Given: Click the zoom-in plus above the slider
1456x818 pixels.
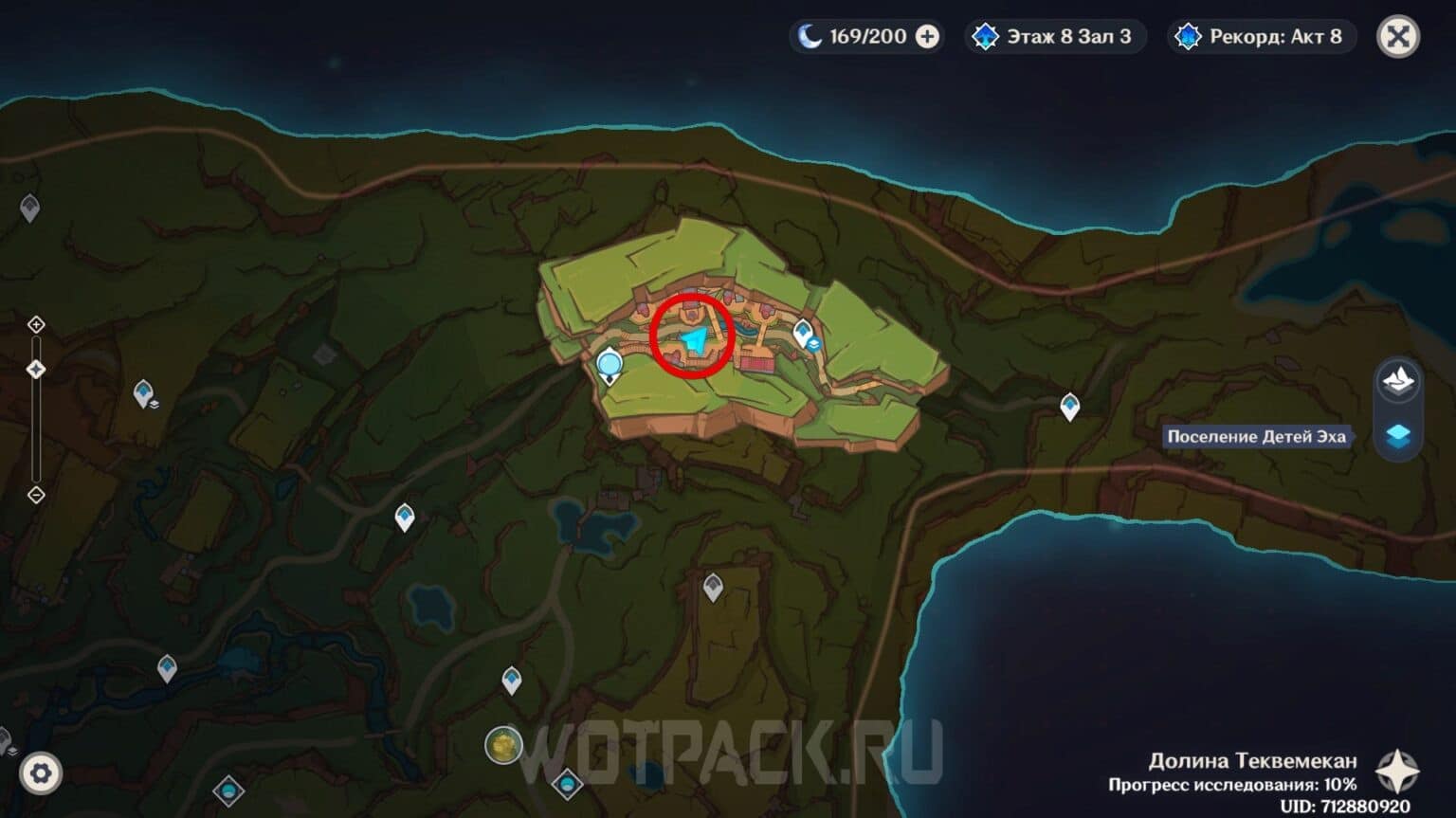Looking at the screenshot, I should tap(36, 324).
